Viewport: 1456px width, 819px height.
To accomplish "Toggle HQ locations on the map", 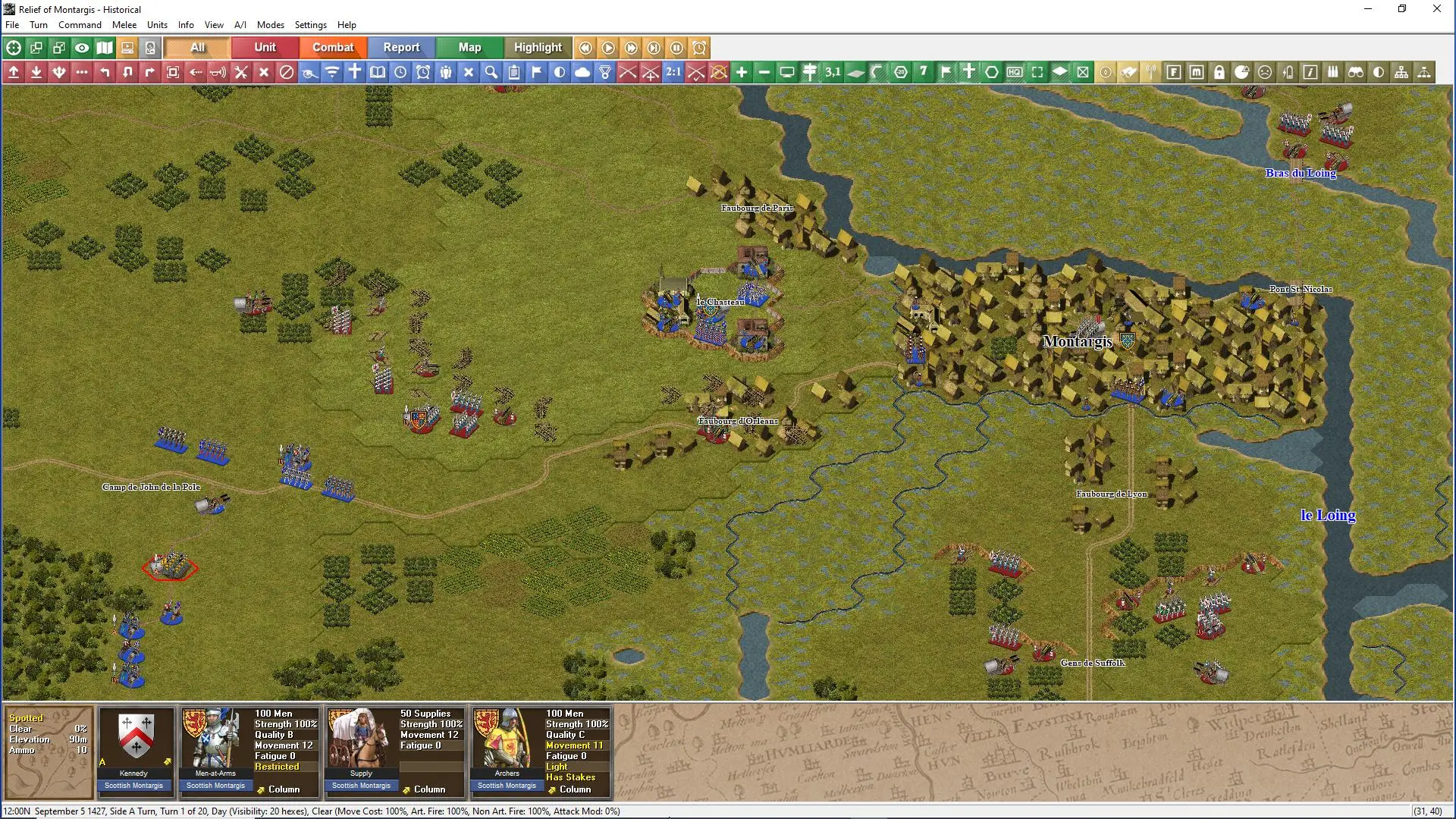I will (1014, 72).
